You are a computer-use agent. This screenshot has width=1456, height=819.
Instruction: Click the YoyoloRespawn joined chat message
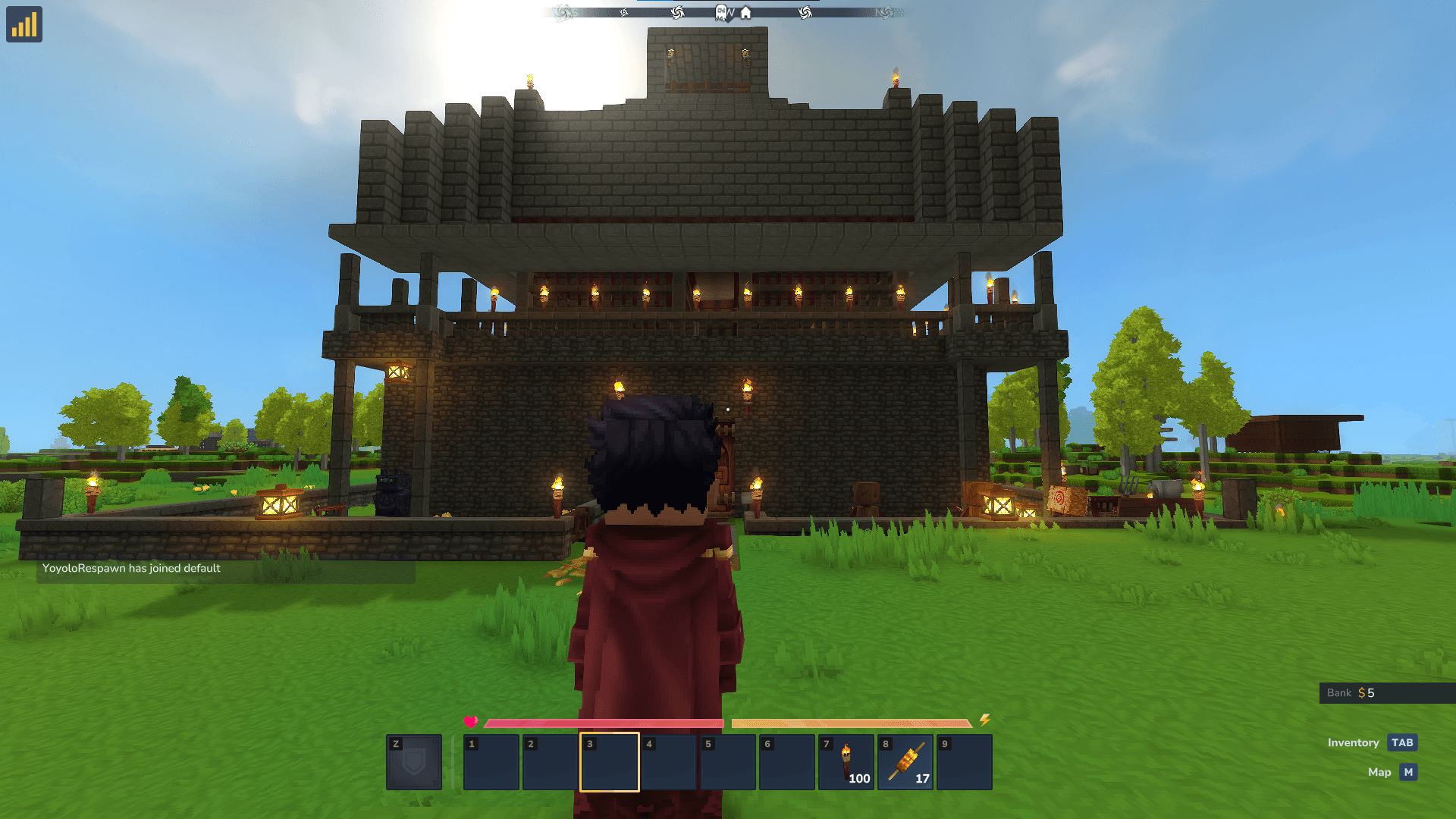[x=131, y=568]
